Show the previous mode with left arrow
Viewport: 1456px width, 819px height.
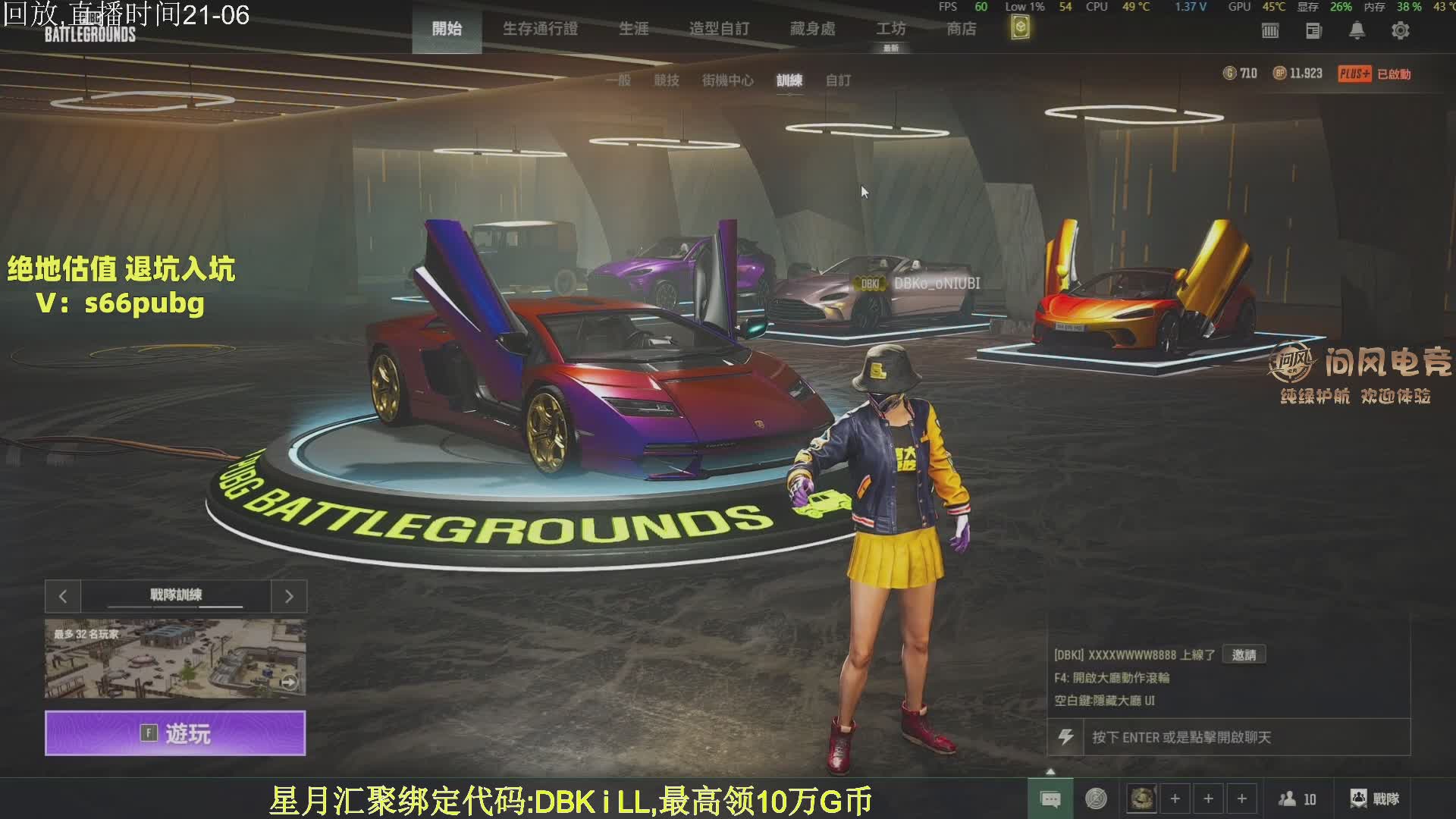[63, 597]
